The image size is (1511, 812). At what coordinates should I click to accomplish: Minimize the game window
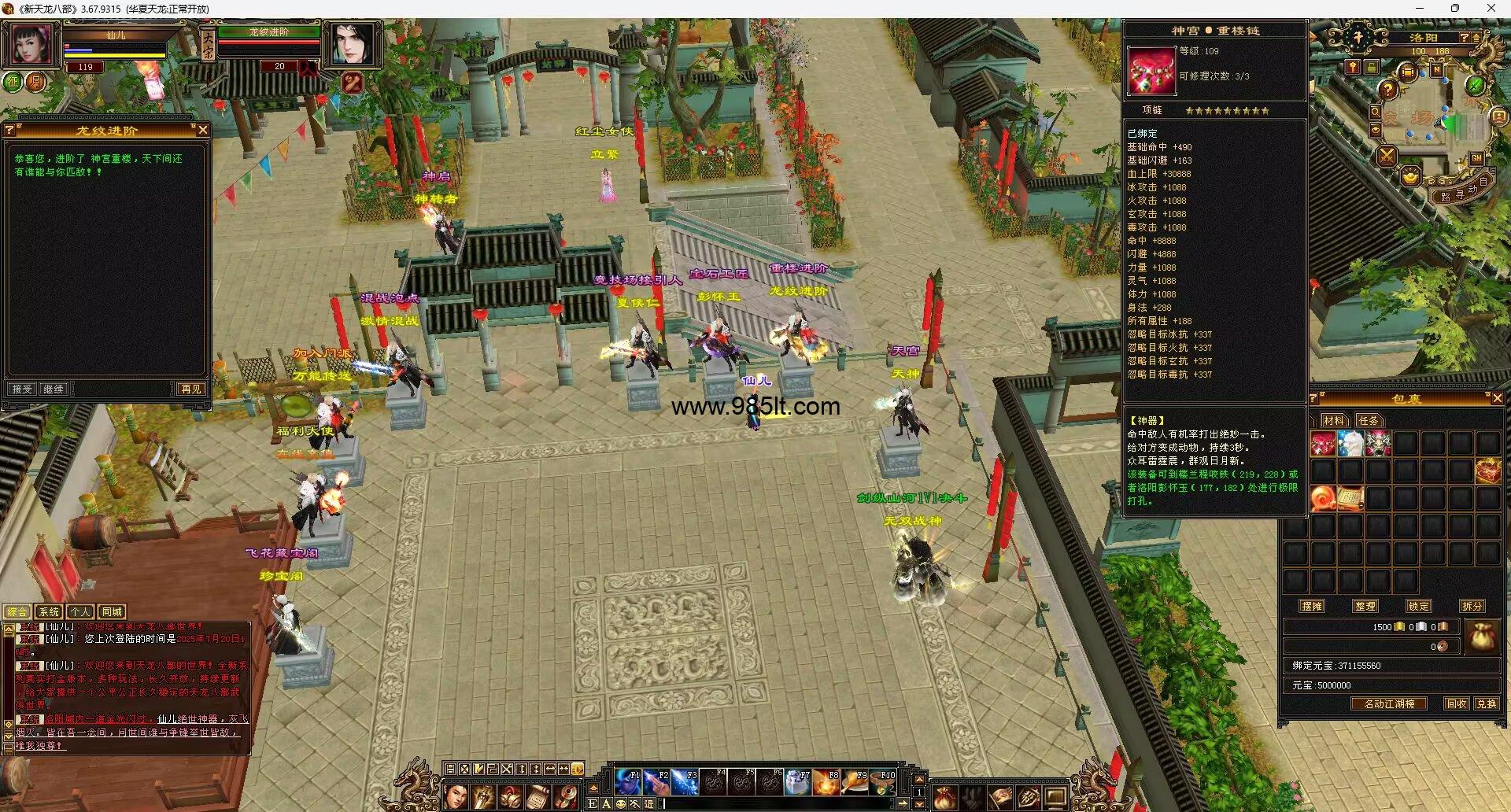(1419, 9)
